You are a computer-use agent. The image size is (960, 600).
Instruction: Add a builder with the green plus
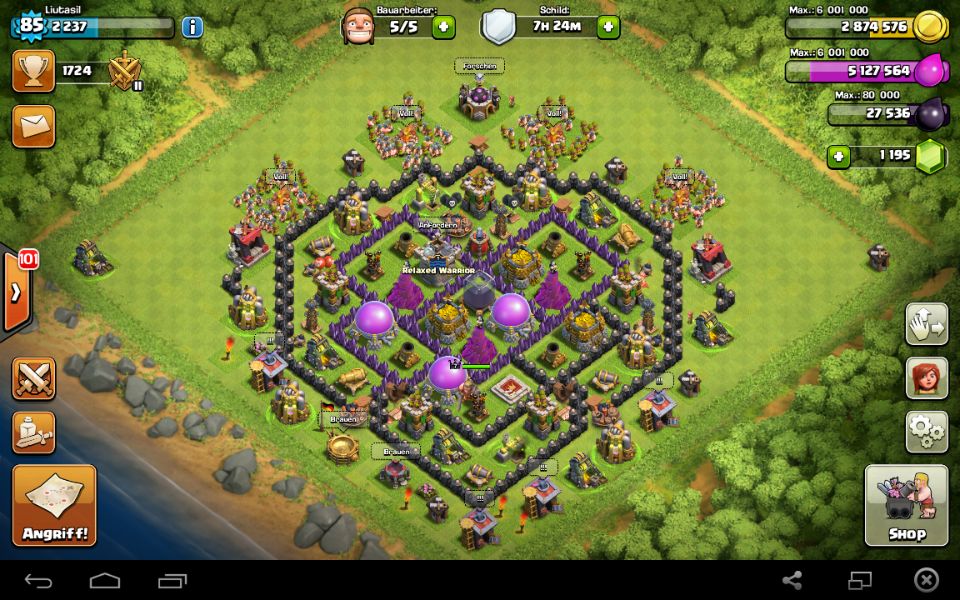pos(444,27)
